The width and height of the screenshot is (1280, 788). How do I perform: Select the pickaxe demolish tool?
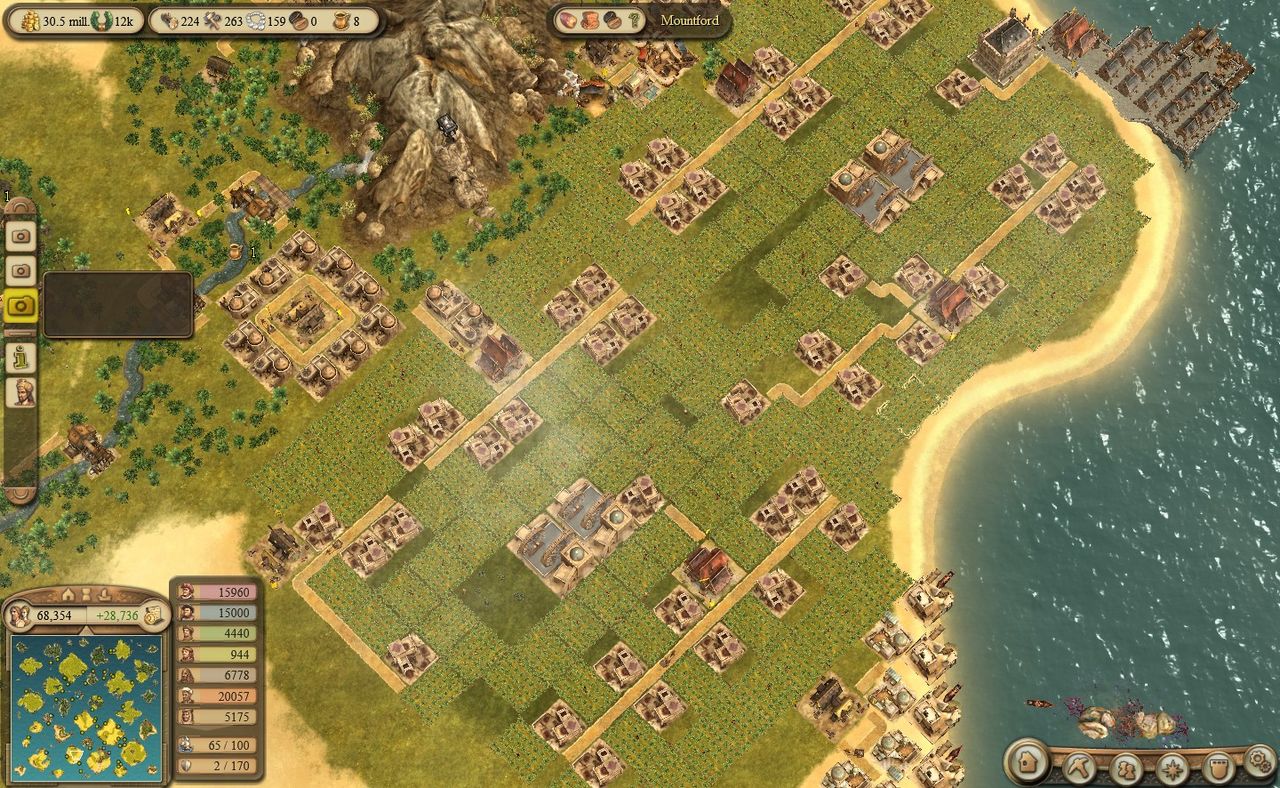point(1081,768)
